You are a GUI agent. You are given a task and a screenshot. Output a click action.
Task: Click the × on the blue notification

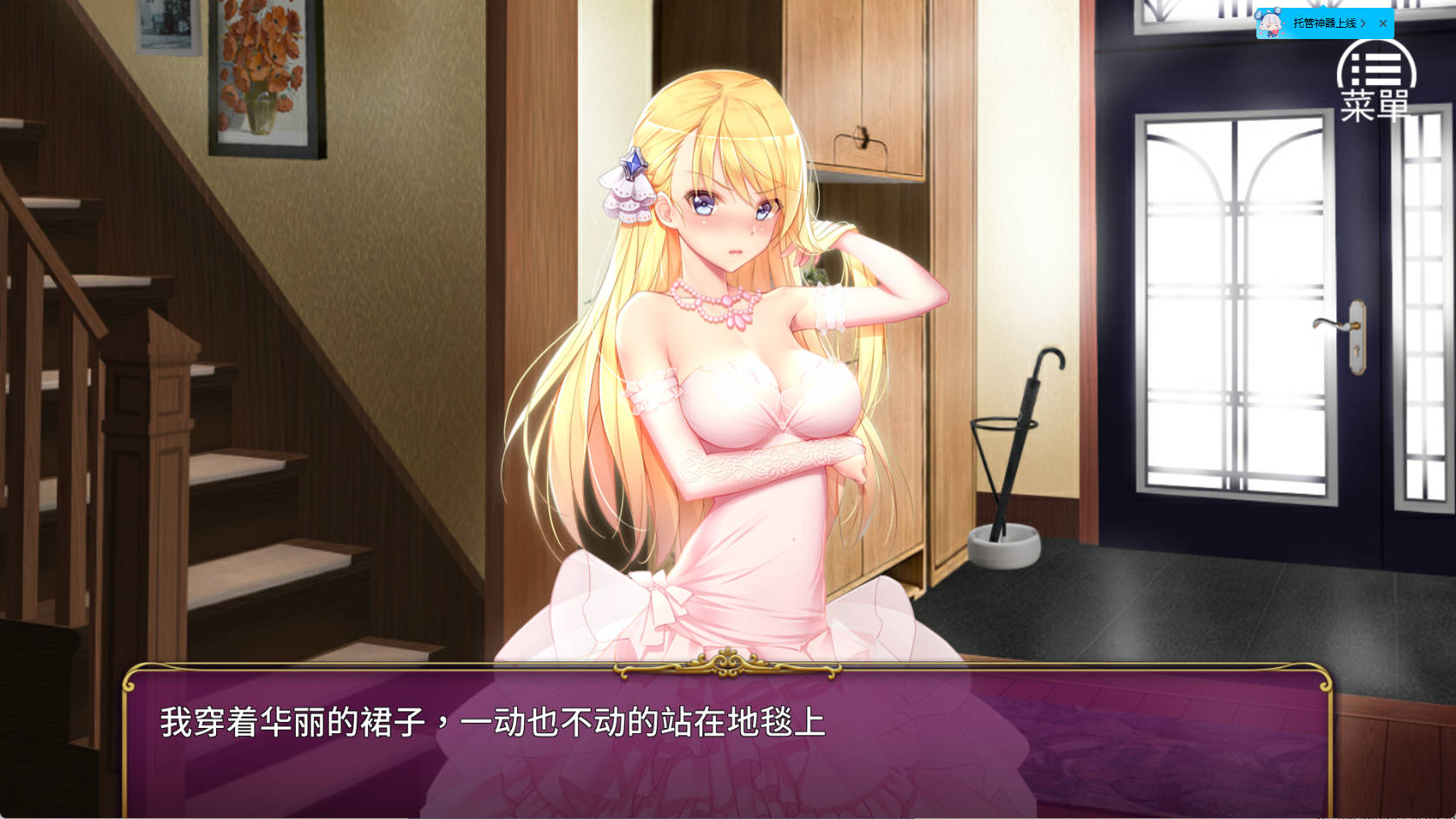point(1385,22)
